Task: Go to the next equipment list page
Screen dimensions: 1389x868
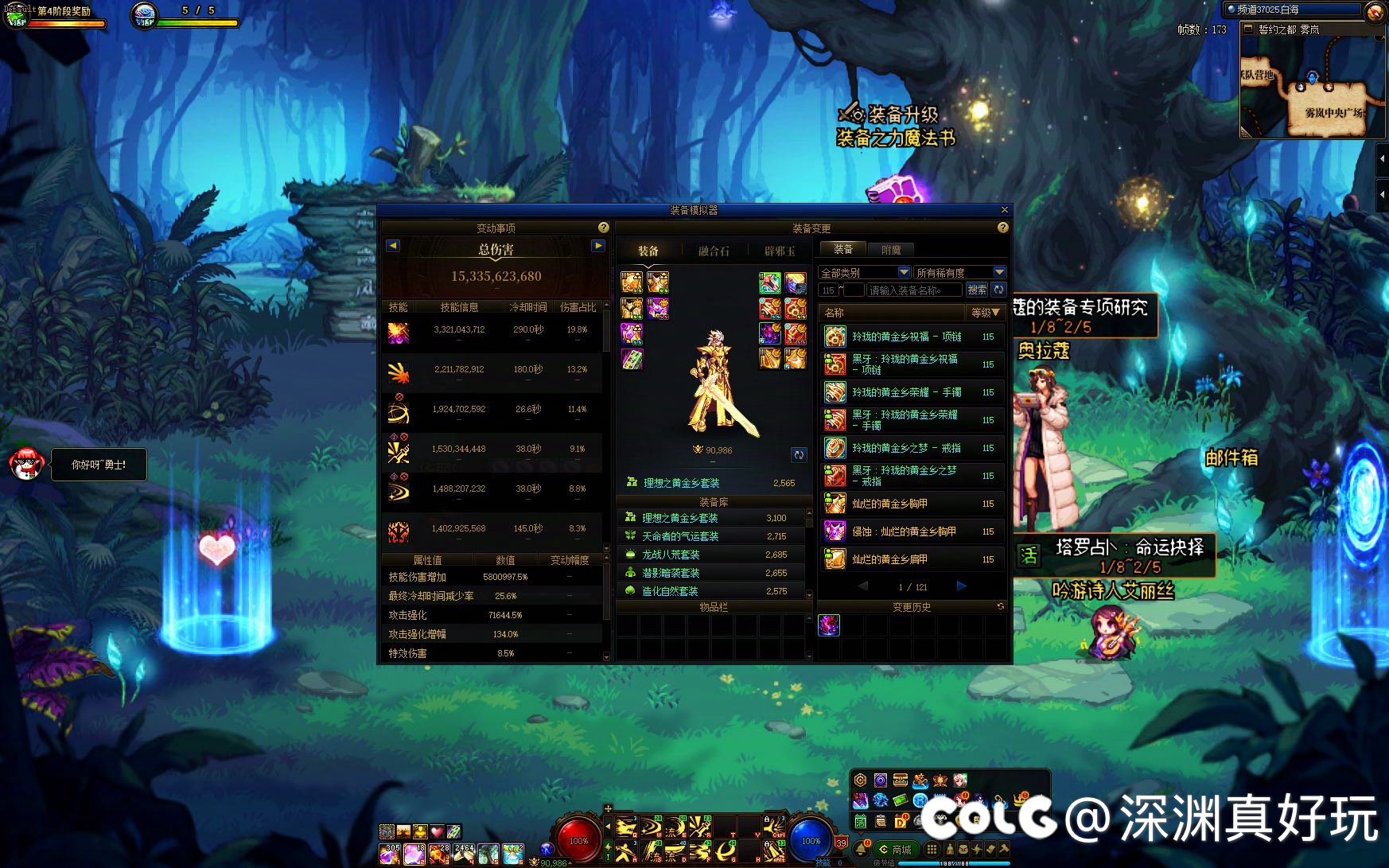Action: [x=961, y=586]
